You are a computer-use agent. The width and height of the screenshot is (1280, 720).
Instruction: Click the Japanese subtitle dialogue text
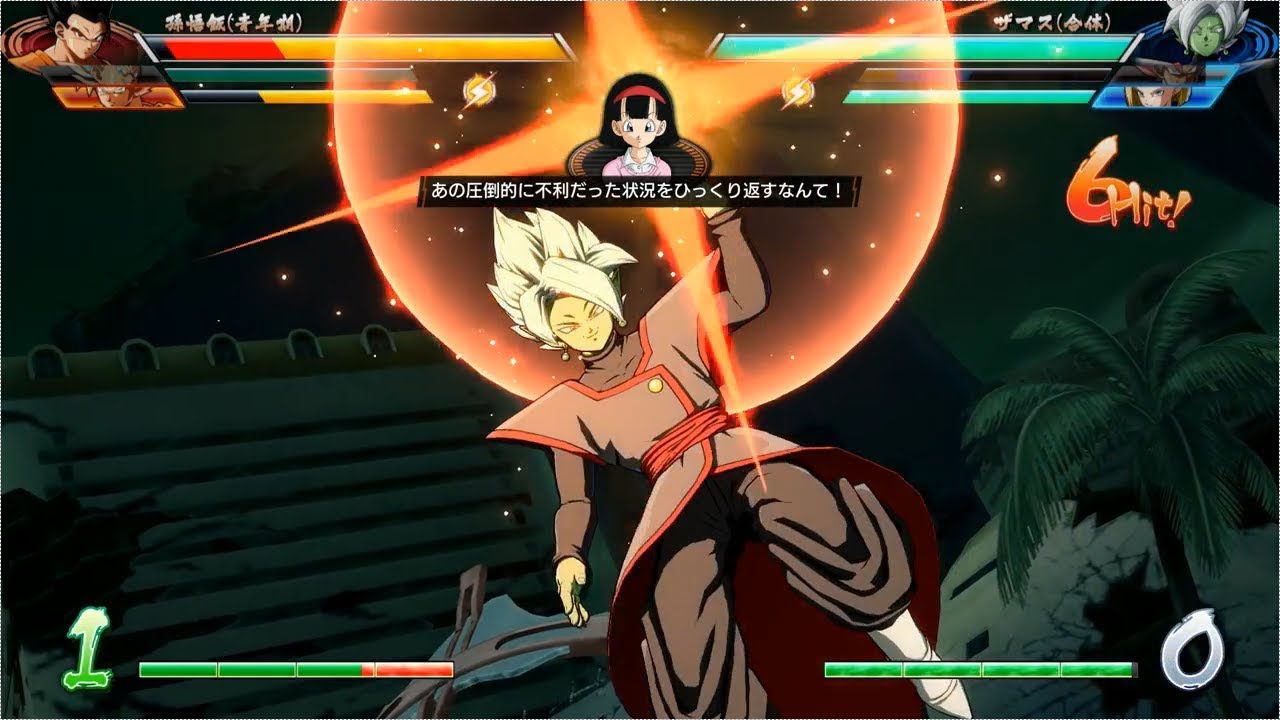(x=640, y=189)
